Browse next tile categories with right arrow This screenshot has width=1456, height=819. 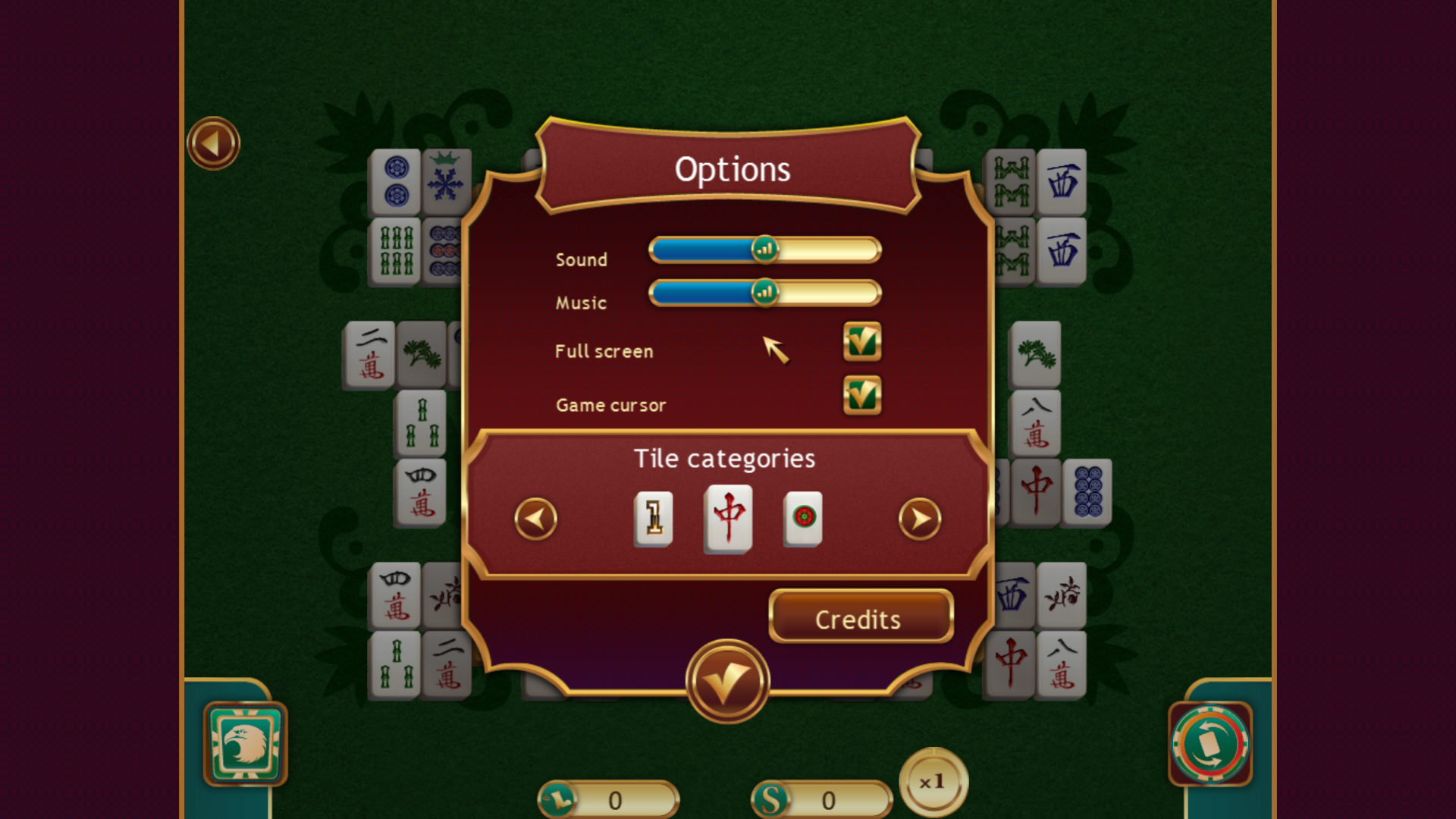920,519
